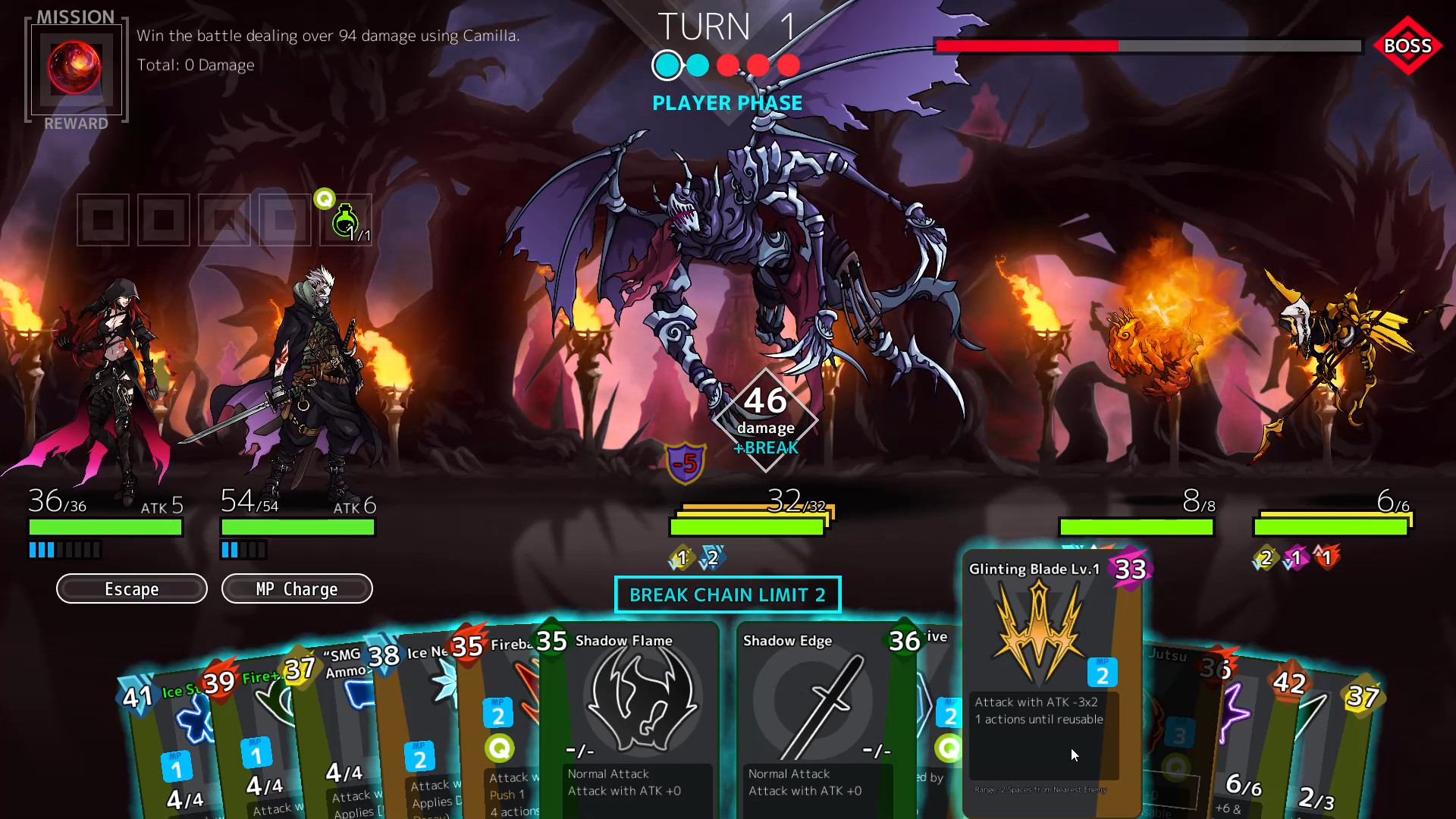Click the Q icon on the Shadow Edge card
This screenshot has height=819, width=1456.
point(948,748)
